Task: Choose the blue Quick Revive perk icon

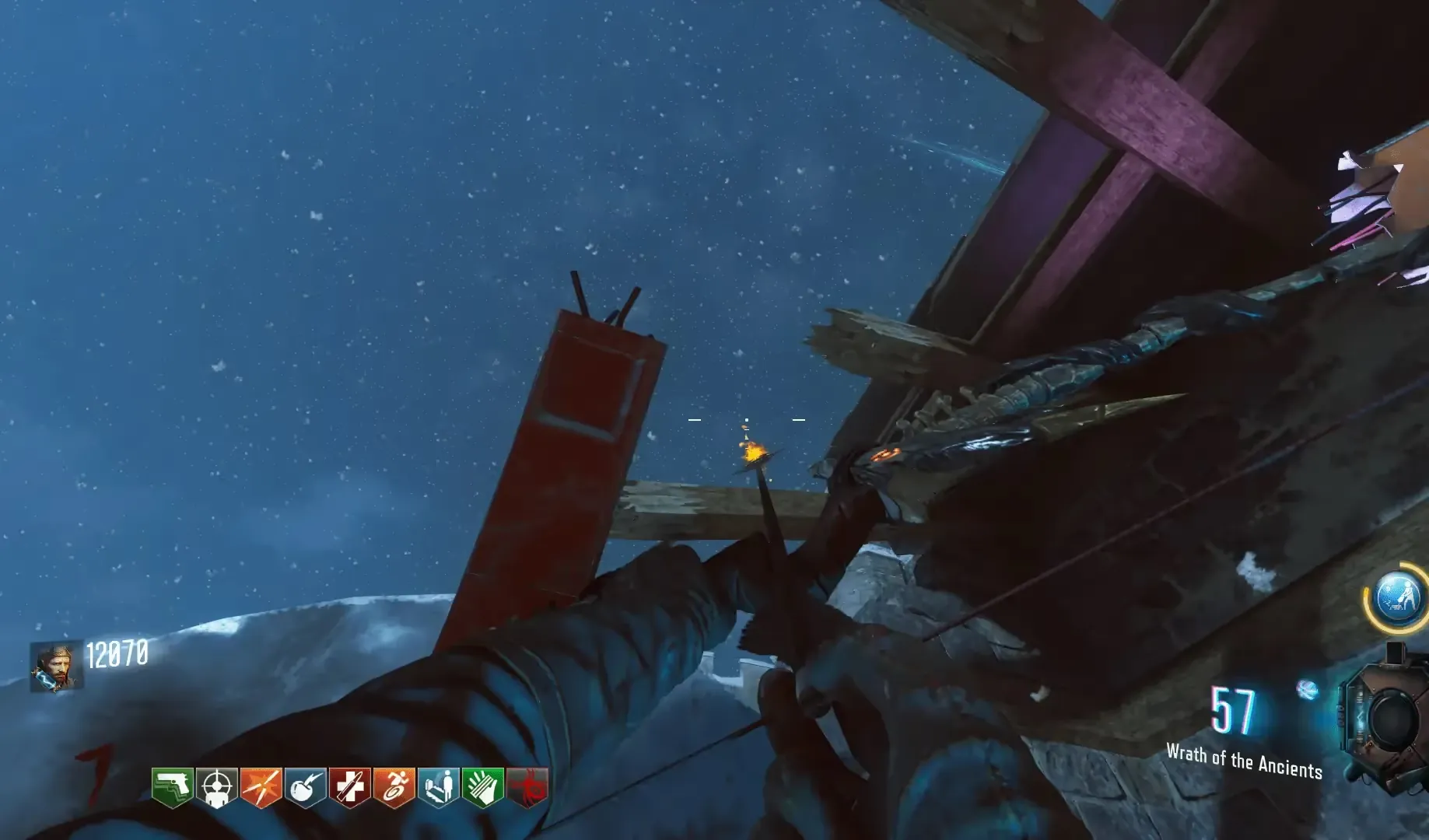Action: pos(438,787)
